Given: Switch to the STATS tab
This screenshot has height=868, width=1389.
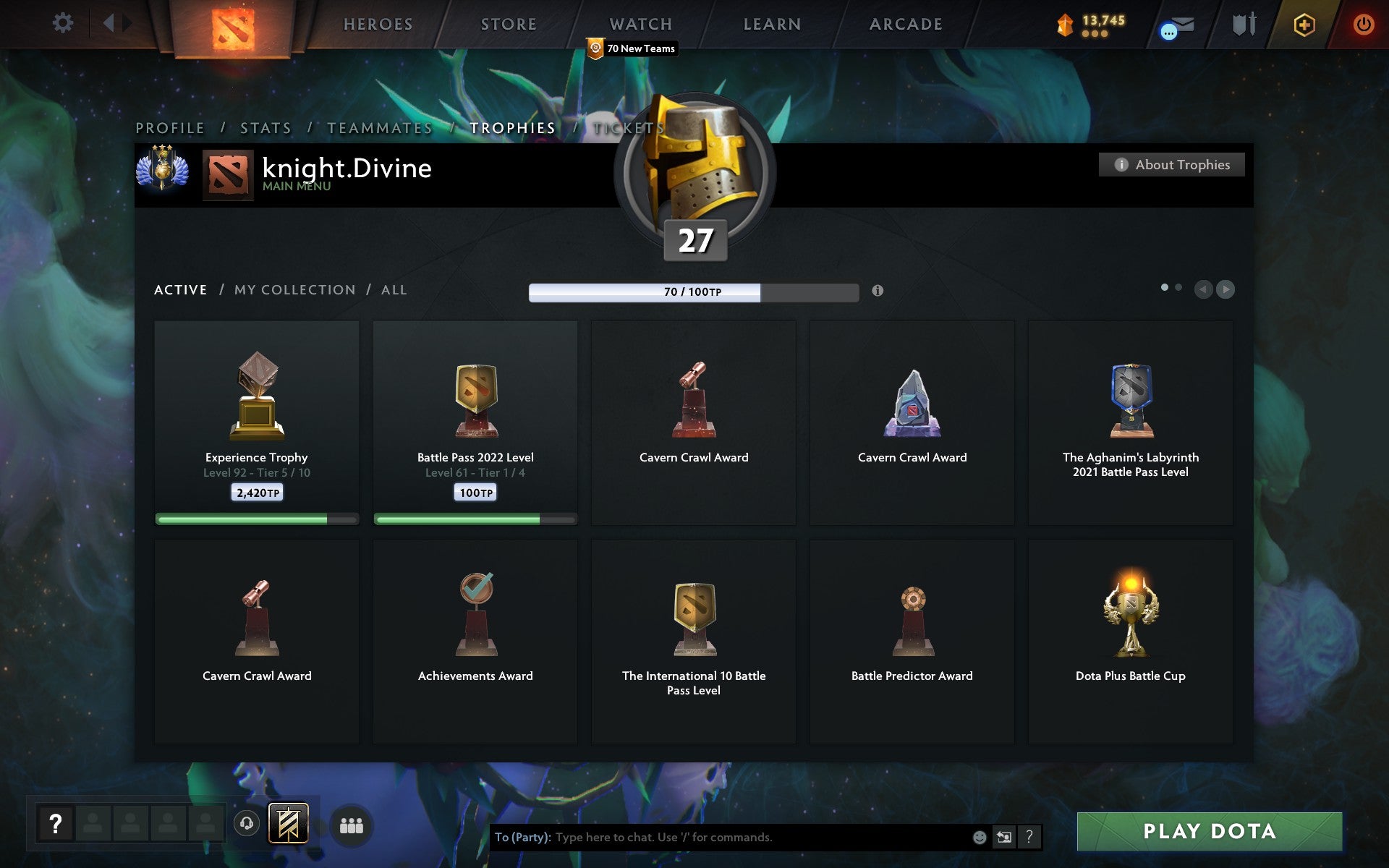Looking at the screenshot, I should point(265,127).
